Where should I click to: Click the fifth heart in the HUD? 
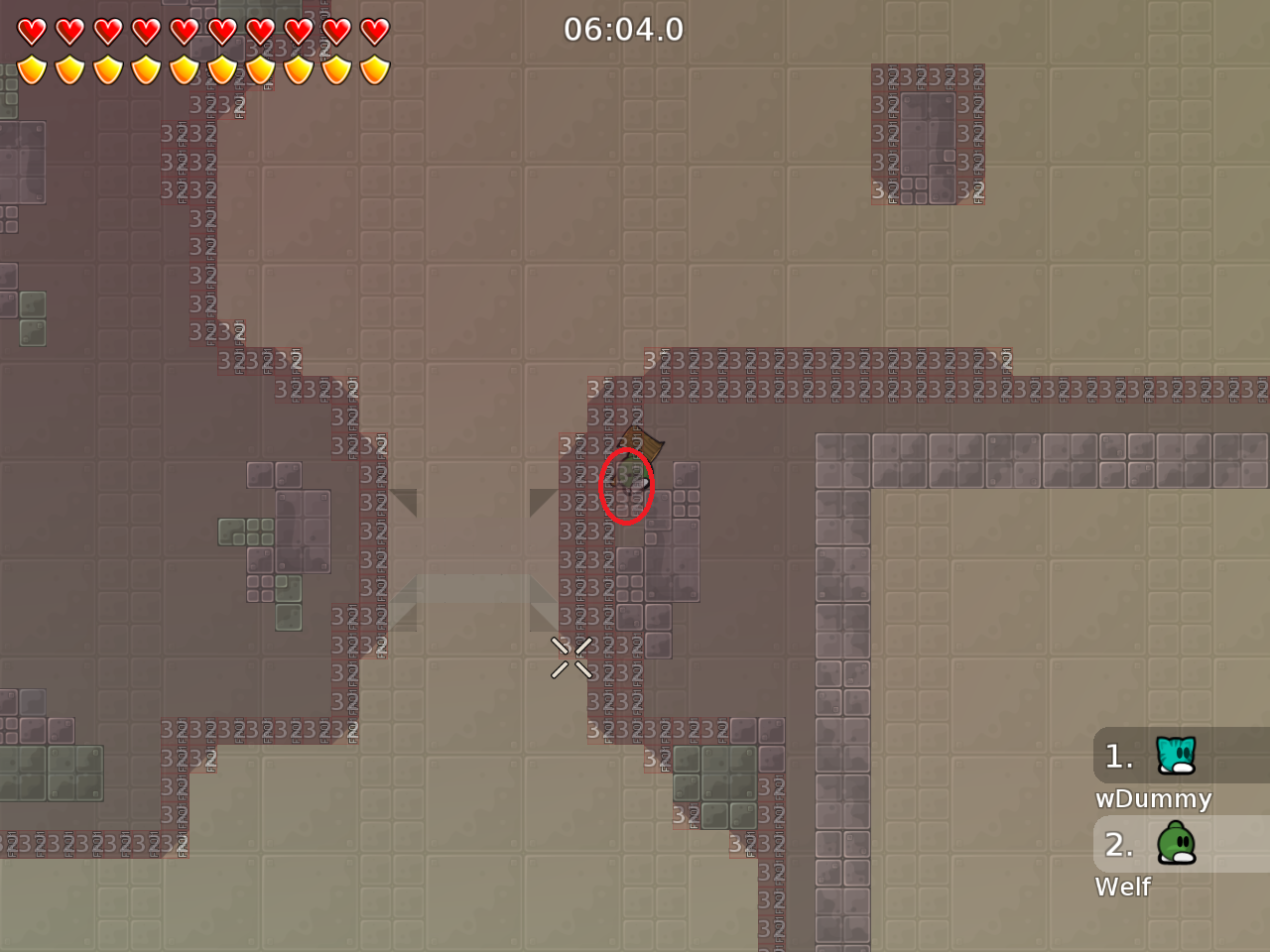point(185,31)
